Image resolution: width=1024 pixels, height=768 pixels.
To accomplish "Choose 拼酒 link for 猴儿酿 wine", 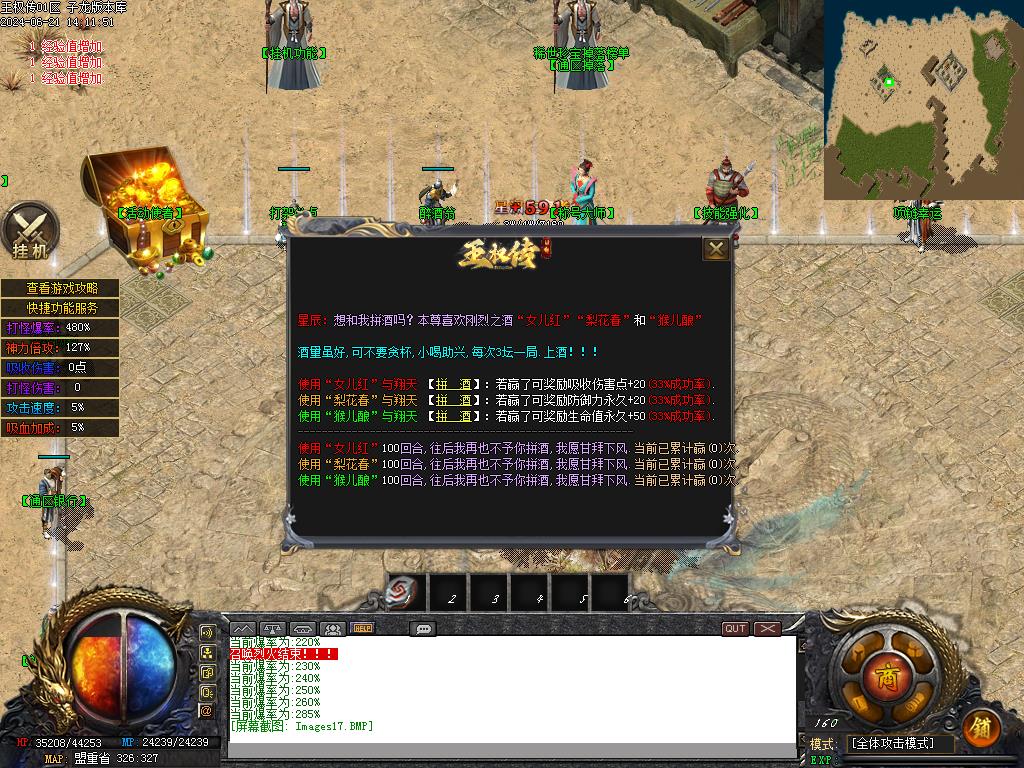I will pos(453,416).
